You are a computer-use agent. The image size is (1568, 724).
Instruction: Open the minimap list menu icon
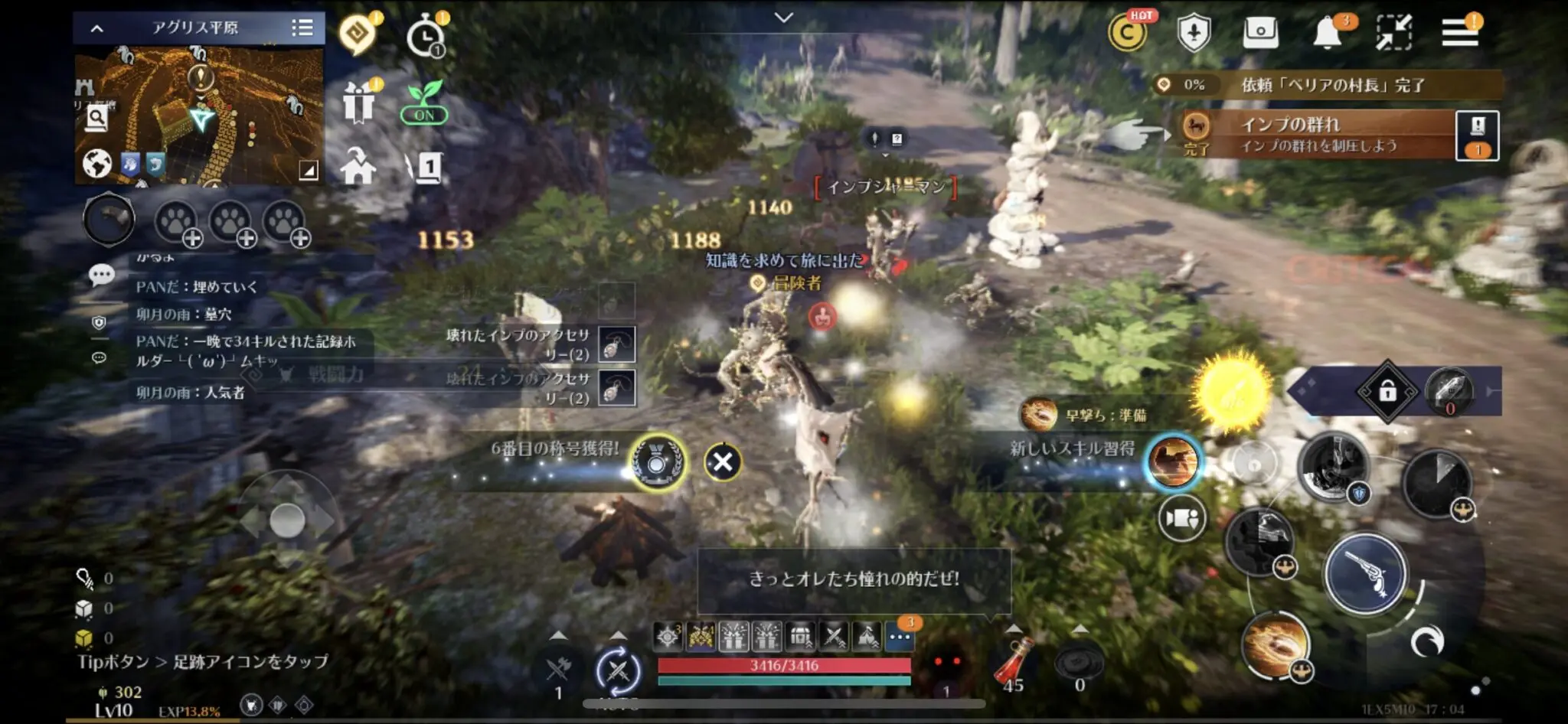(x=302, y=28)
